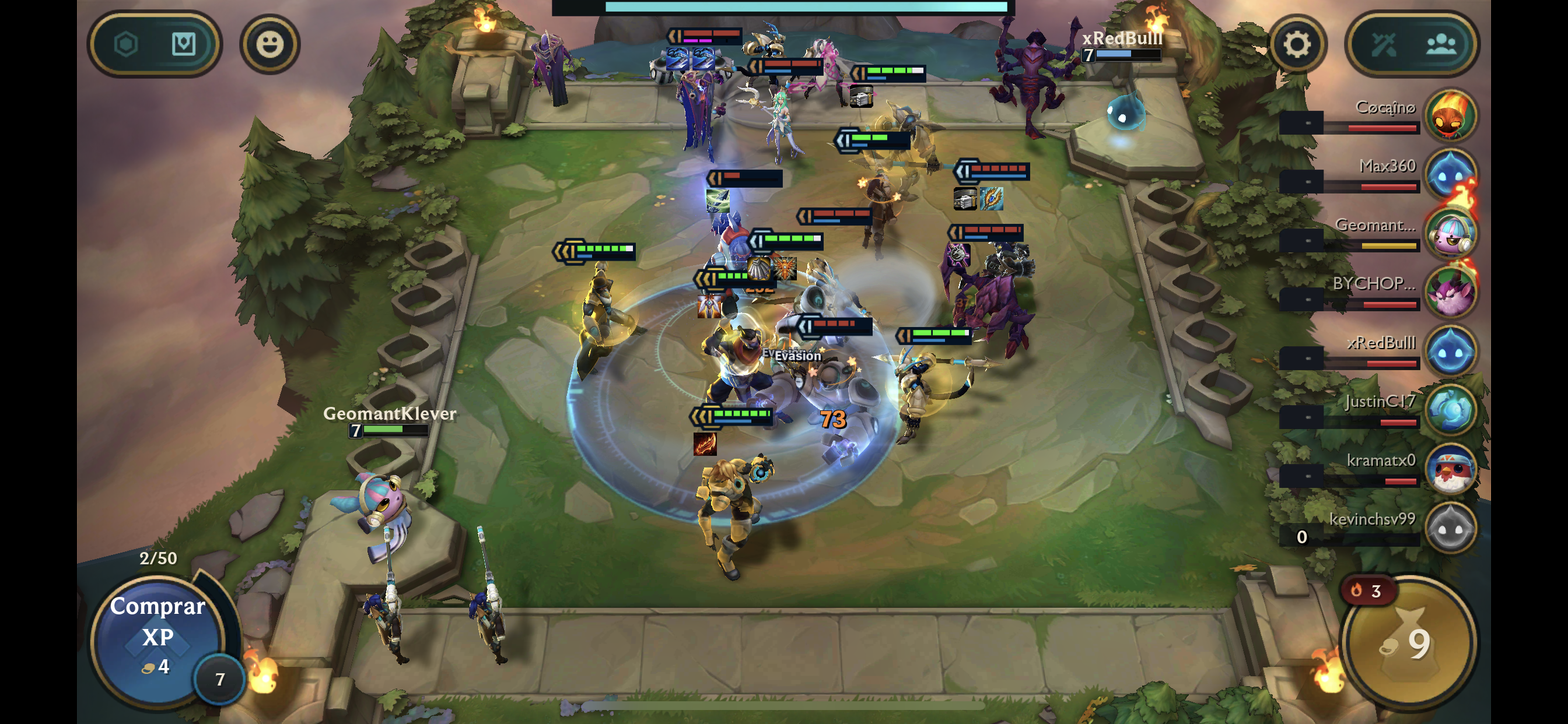1568x724 pixels.
Task: Open the hexagon traits panel
Action: point(126,44)
